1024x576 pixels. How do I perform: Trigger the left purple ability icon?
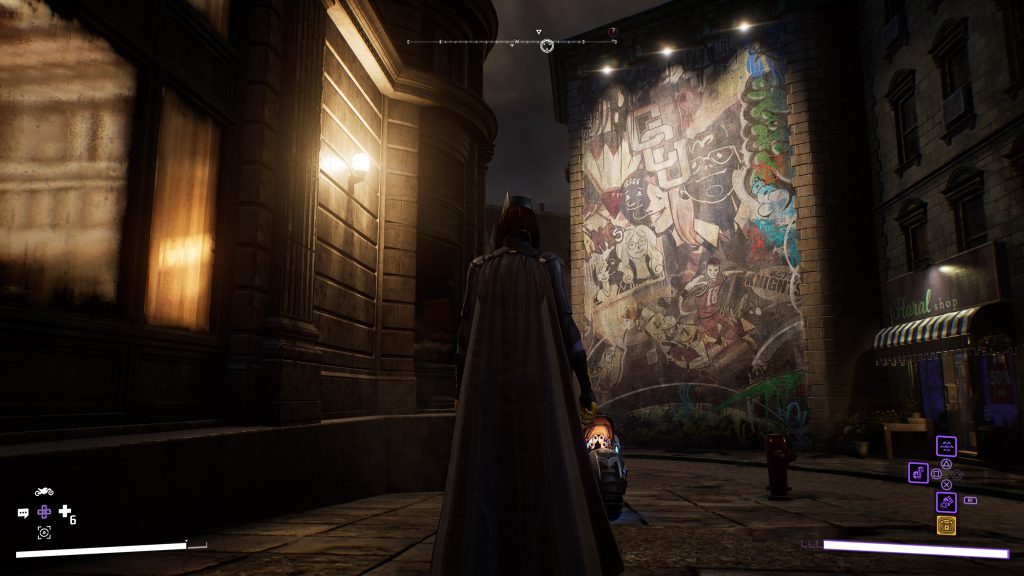917,473
